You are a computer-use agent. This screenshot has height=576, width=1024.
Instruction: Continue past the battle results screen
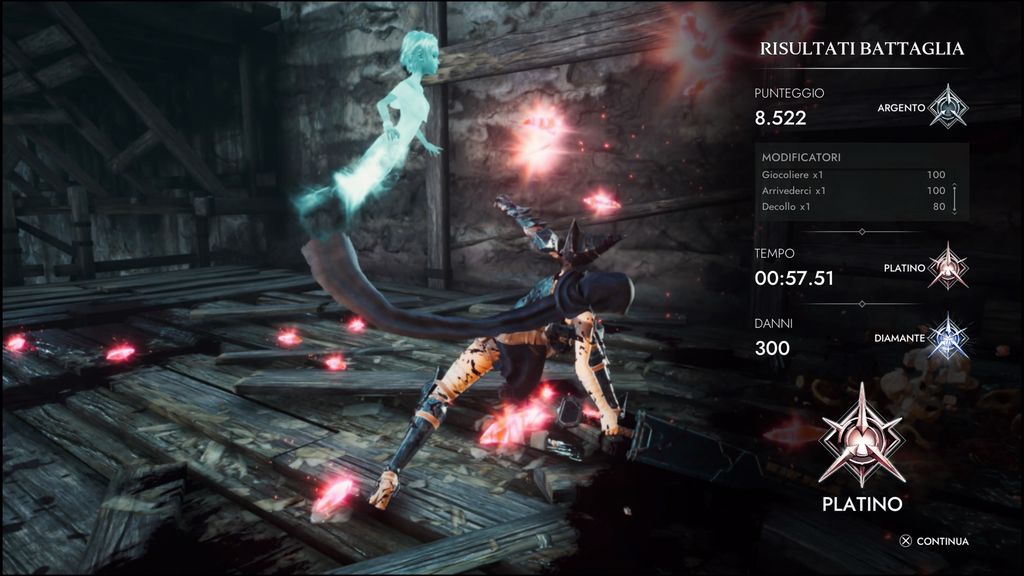[933, 542]
